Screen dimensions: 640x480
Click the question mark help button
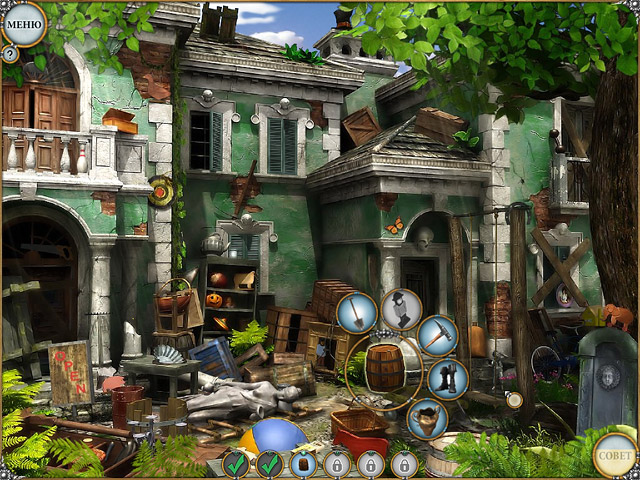(x=10, y=53)
